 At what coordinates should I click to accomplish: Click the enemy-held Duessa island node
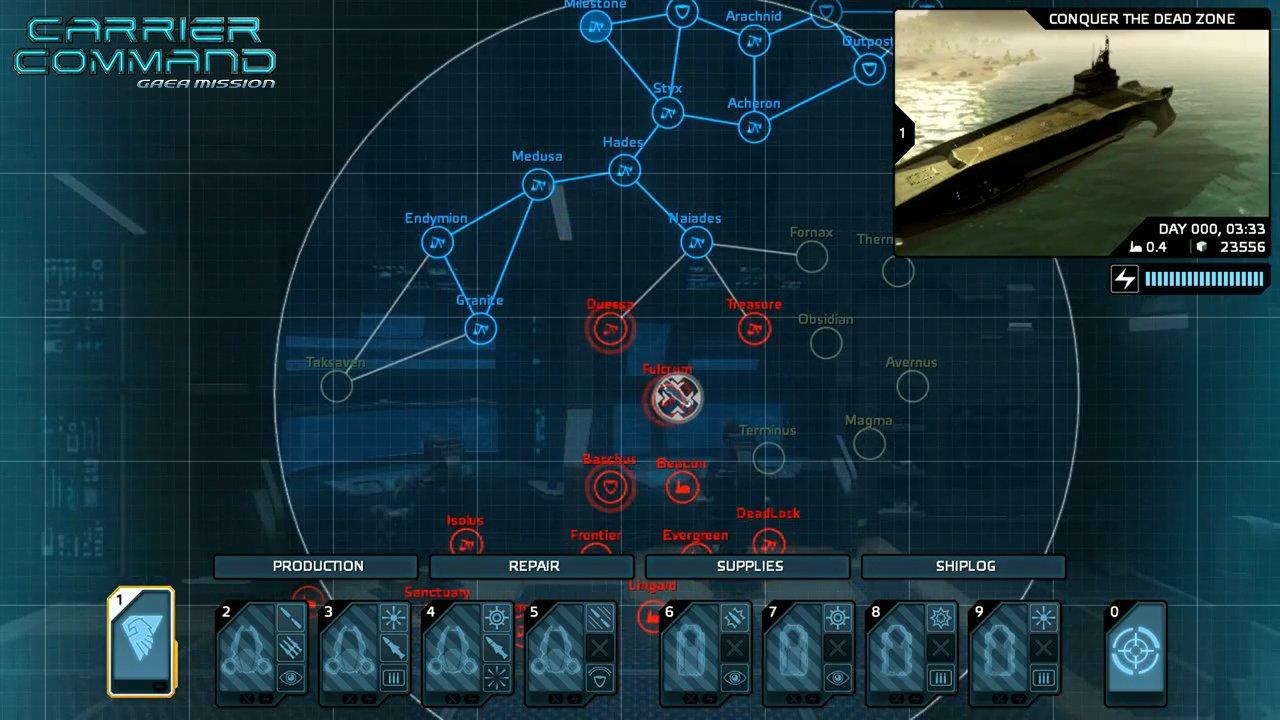point(610,328)
